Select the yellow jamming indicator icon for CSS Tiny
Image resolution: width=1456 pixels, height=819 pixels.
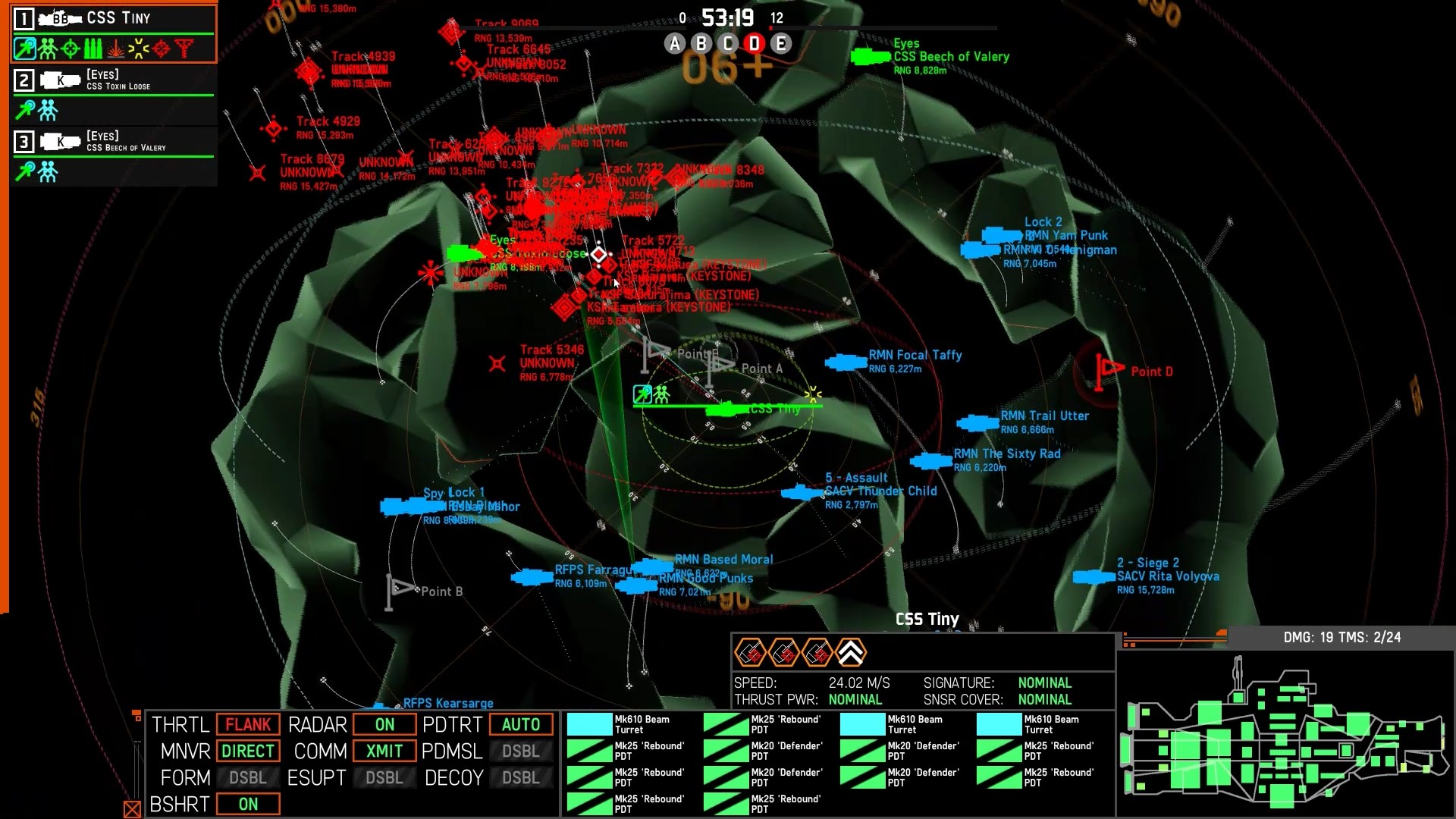click(x=139, y=48)
